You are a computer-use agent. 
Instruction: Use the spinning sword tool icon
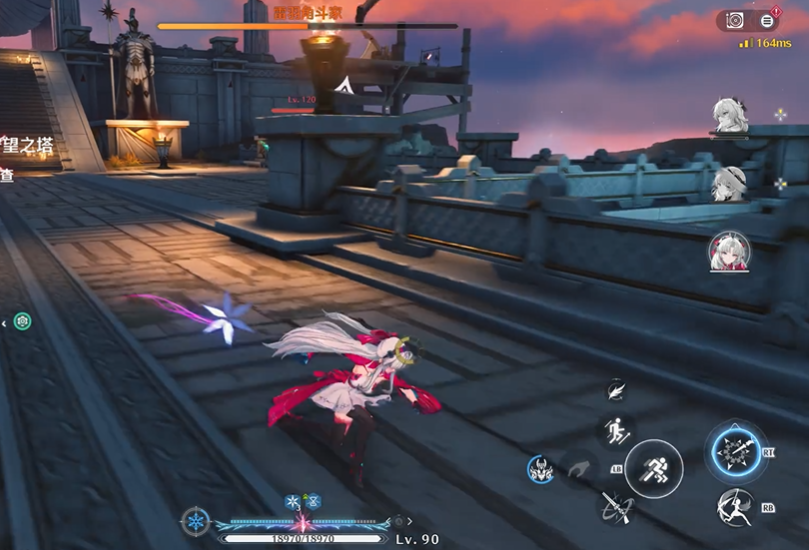point(614,507)
